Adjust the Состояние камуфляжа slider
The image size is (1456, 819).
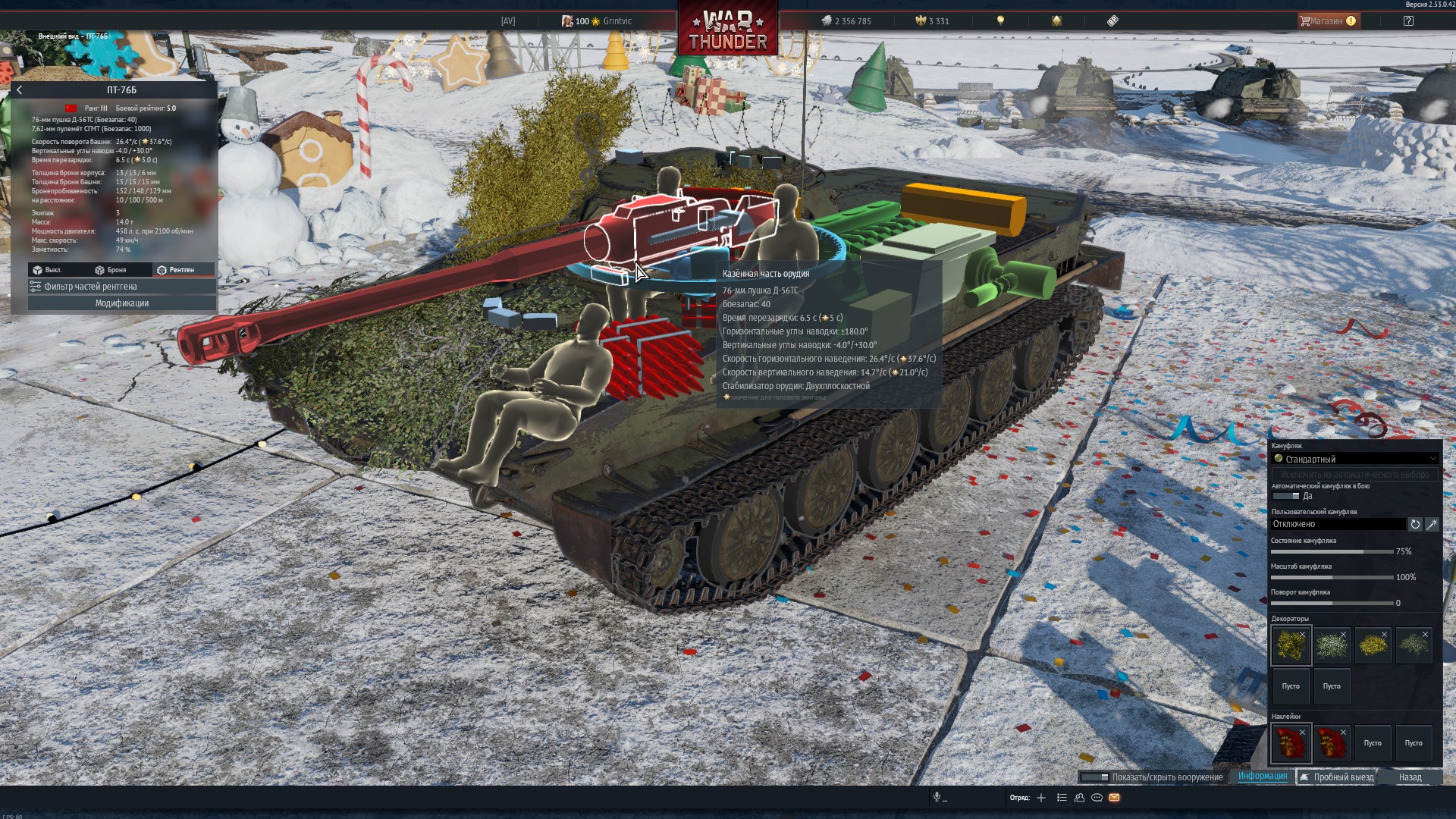[1332, 551]
